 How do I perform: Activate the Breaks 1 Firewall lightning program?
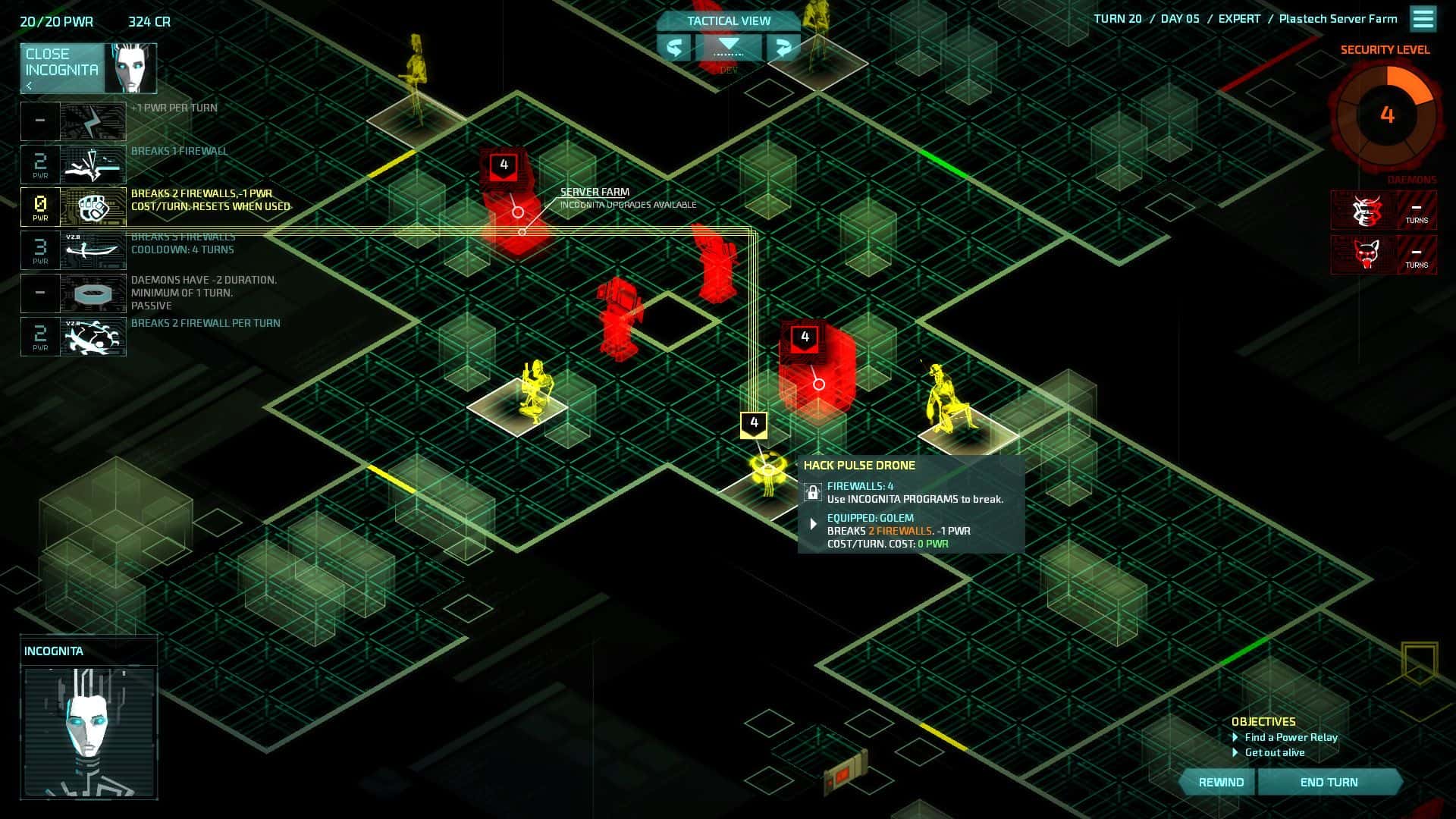[91, 164]
